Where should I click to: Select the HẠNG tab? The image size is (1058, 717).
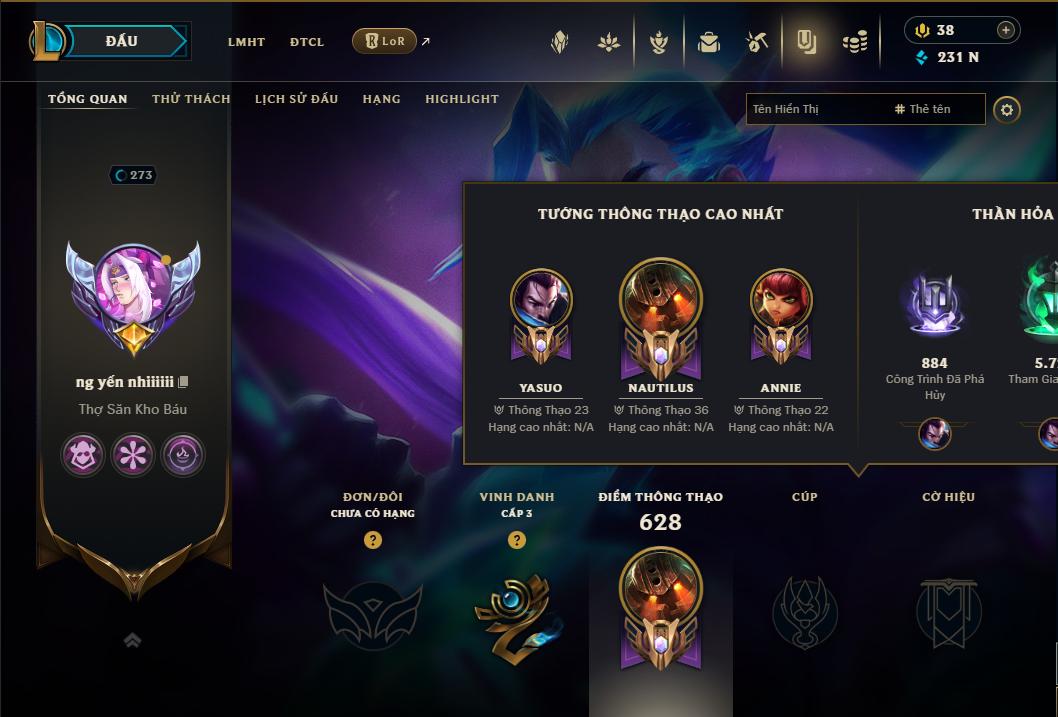[381, 99]
